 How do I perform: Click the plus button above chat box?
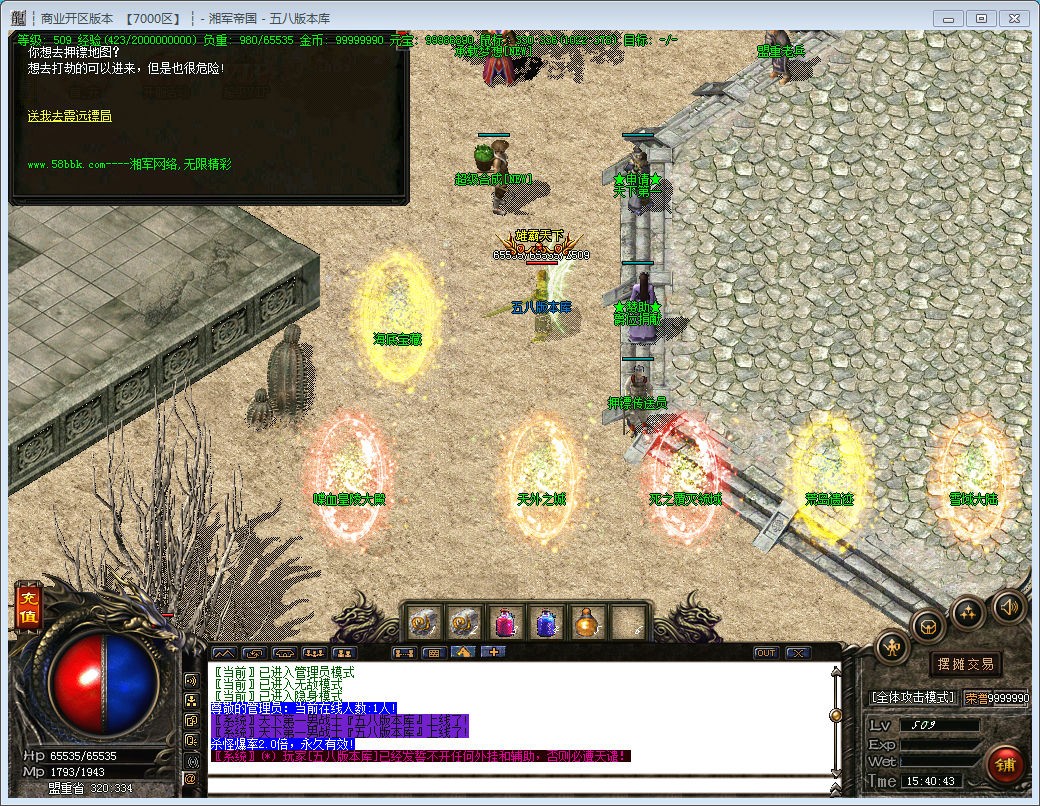pyautogui.click(x=493, y=652)
